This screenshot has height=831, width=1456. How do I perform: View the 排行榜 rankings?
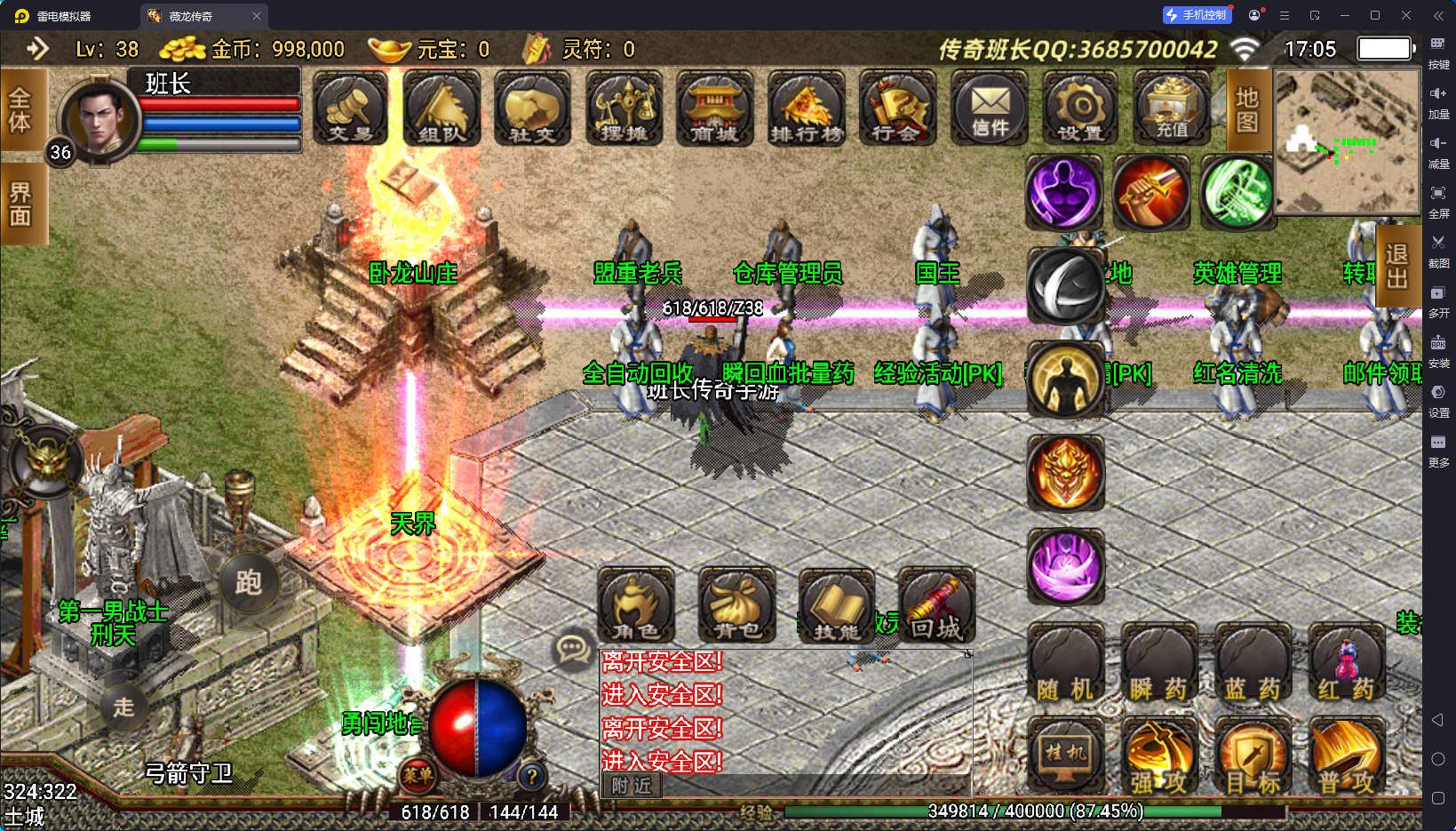(x=807, y=108)
